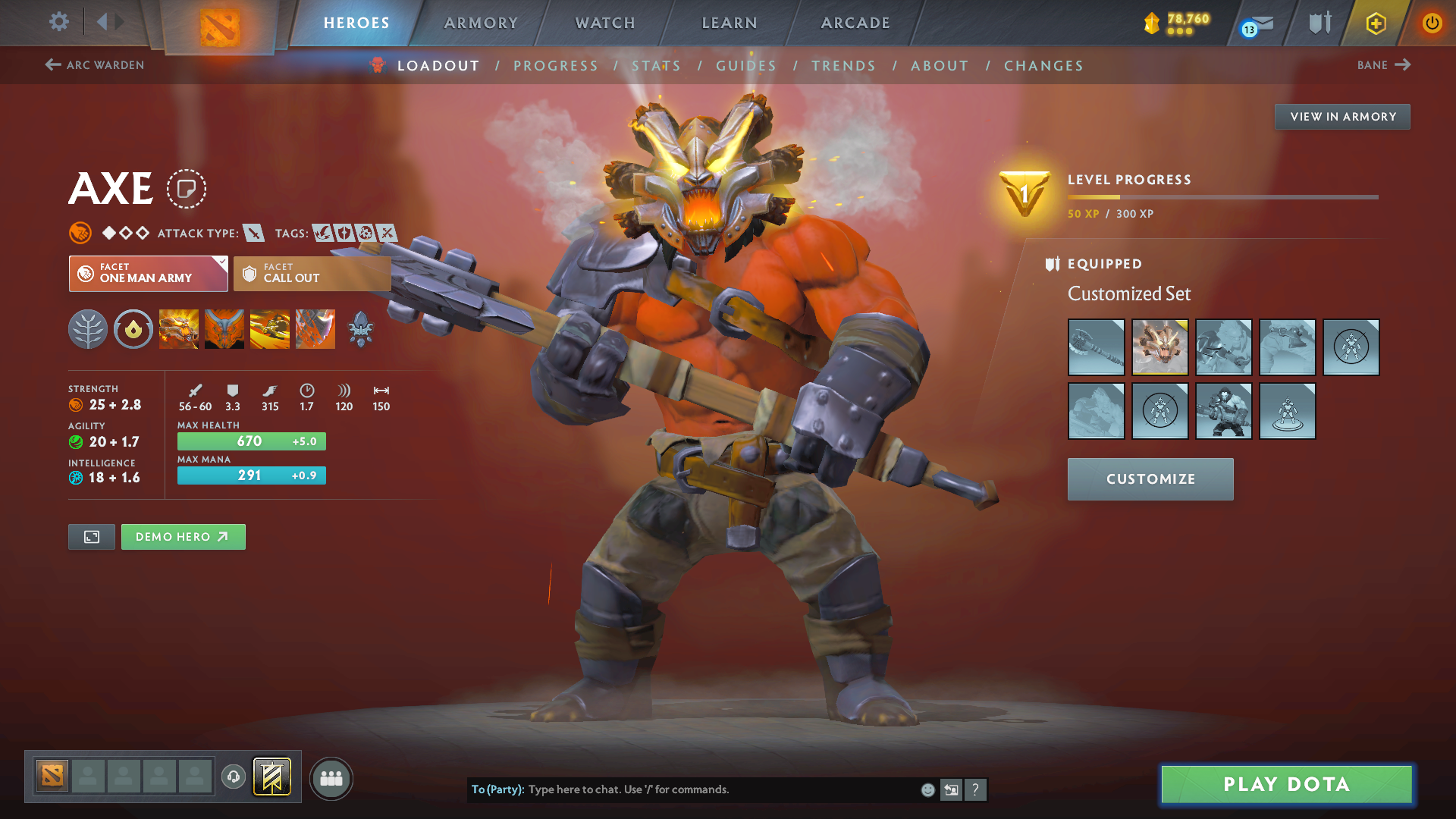This screenshot has height=819, width=1456.
Task: View the Culling Blade ability icon
Action: tap(315, 329)
